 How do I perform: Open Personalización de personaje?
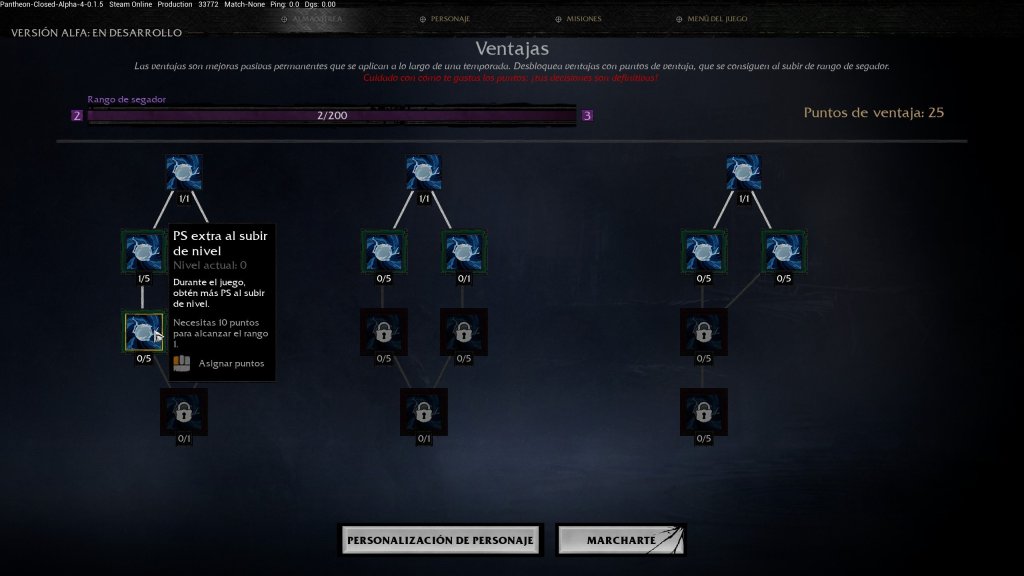(441, 540)
